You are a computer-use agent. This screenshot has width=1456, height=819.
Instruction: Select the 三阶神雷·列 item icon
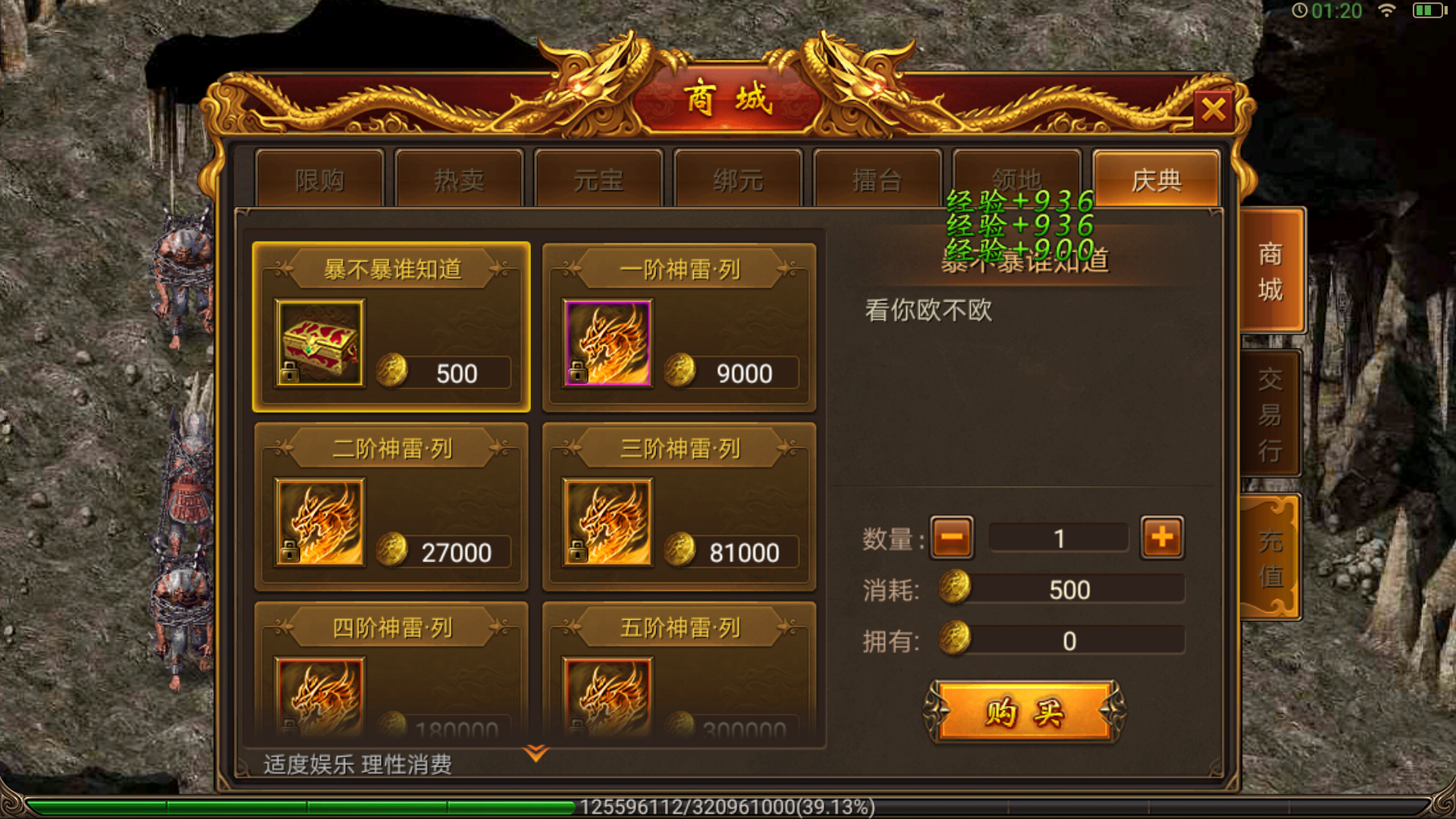pos(607,523)
